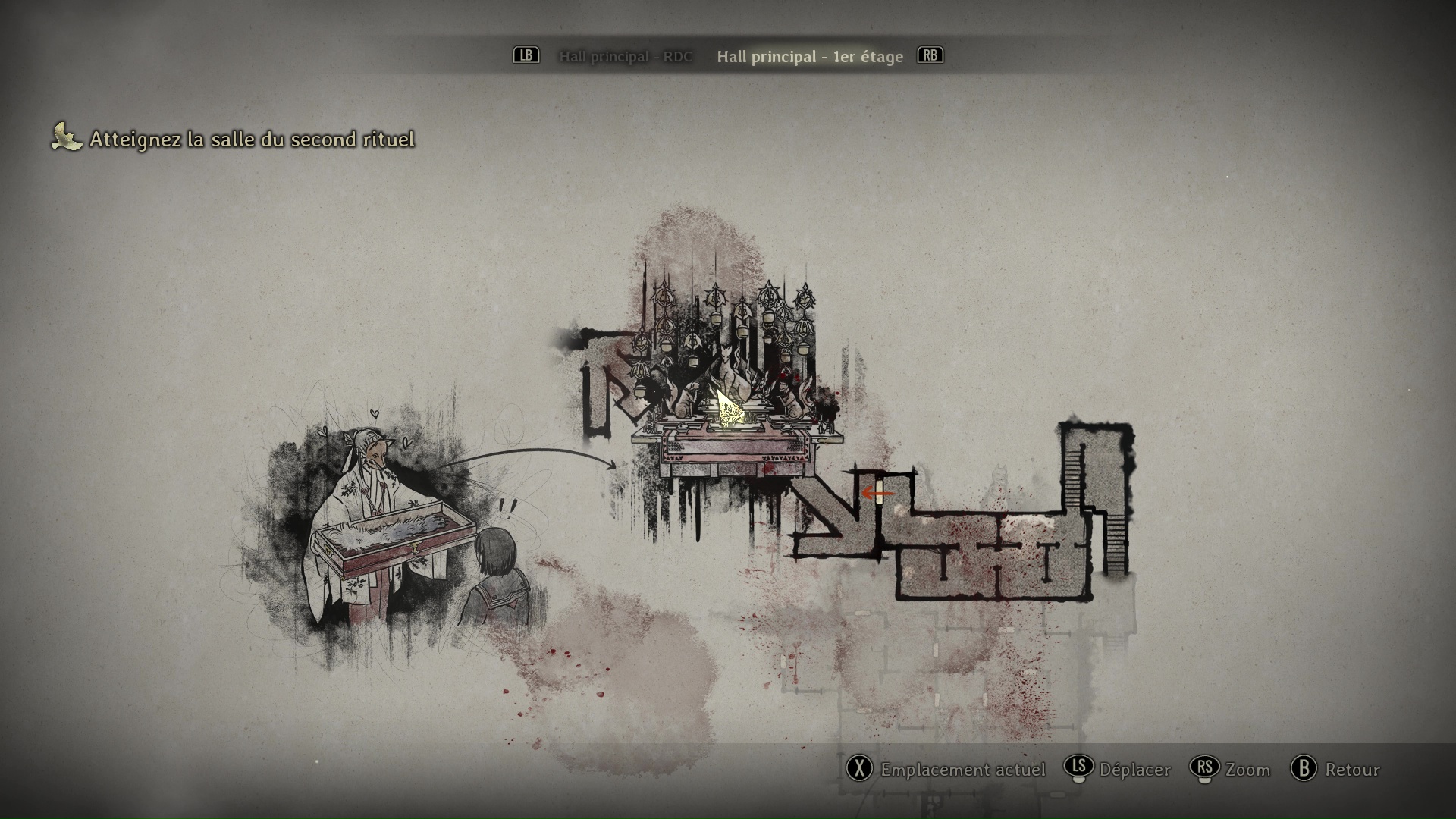
Task: Choose the Retour option
Action: 1335,769
